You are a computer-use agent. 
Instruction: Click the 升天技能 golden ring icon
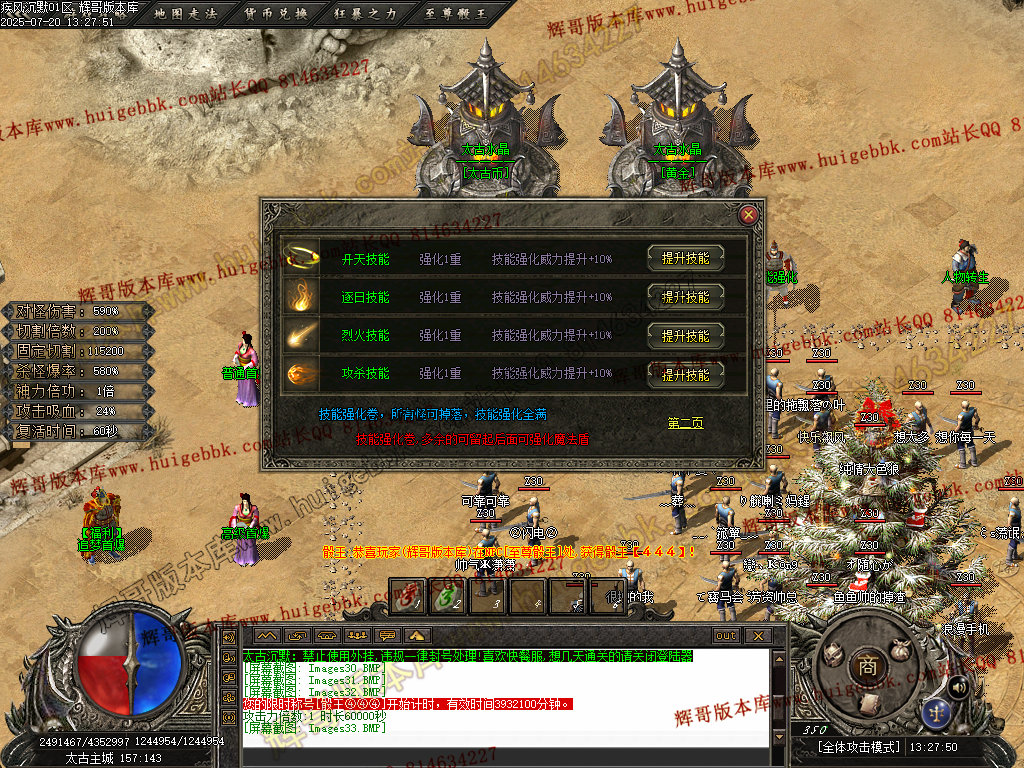(x=300, y=257)
